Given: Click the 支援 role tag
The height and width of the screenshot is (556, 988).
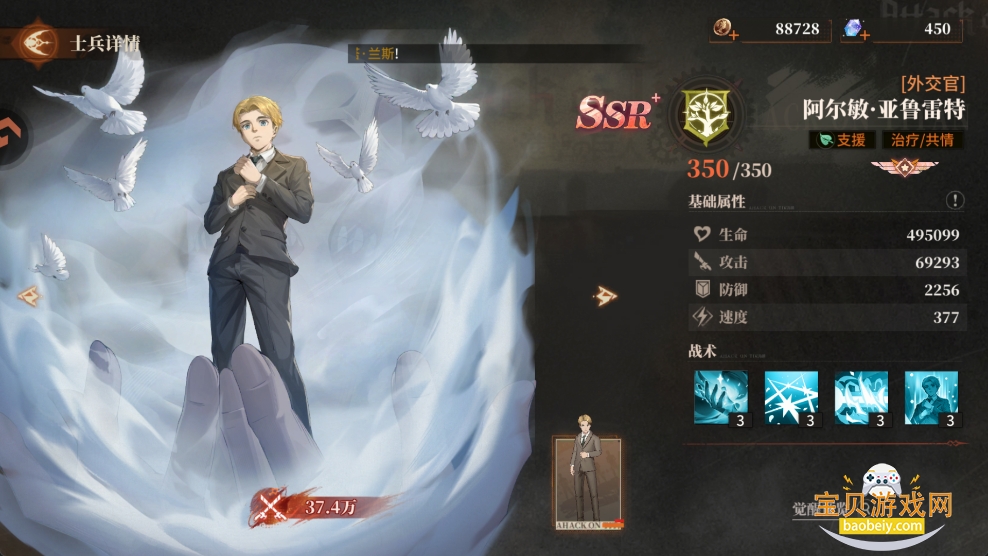Looking at the screenshot, I should click(839, 140).
